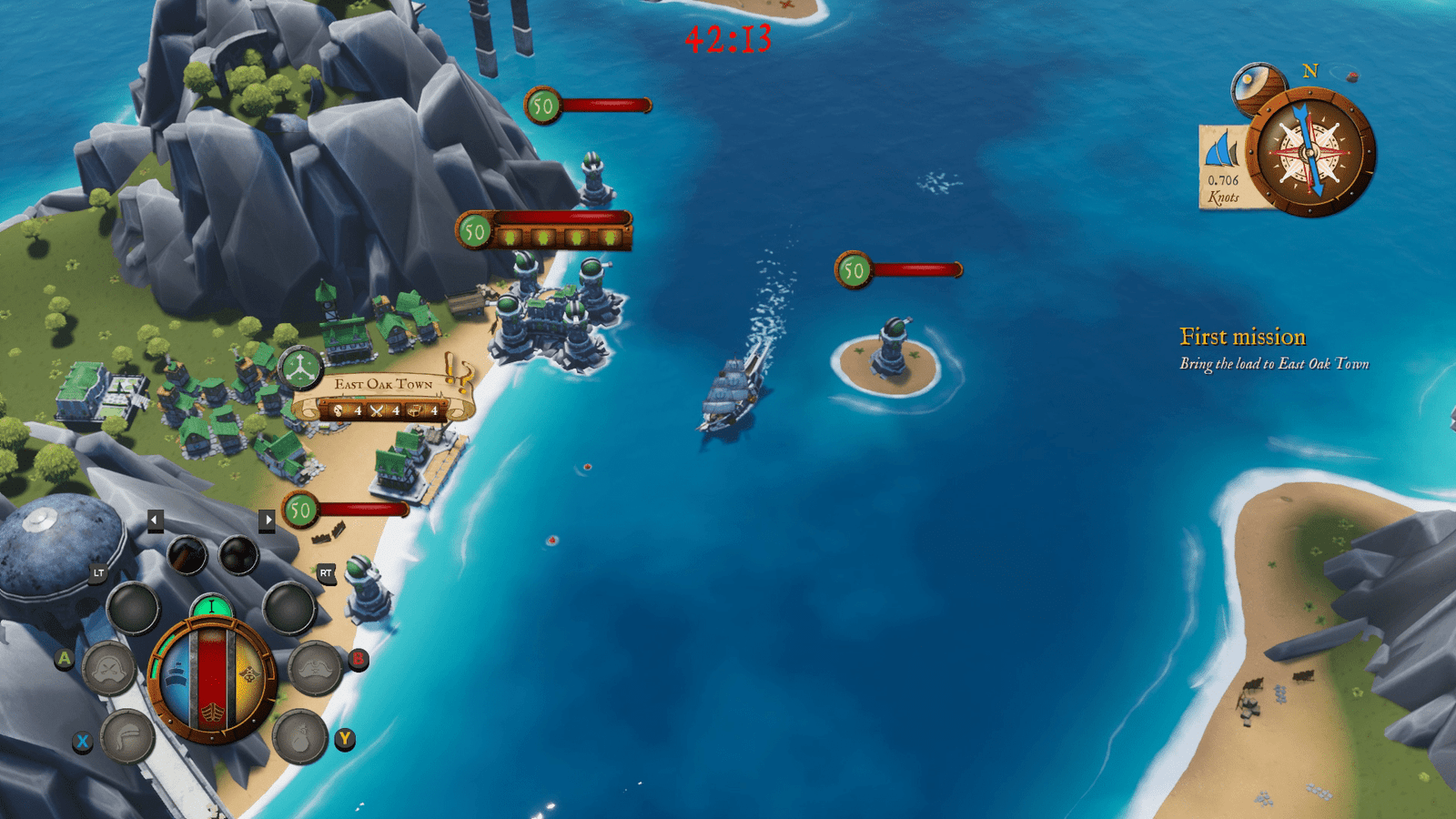Screen dimensions: 1456x819
Task: Click the ship status wheel gauge
Action: 212,679
